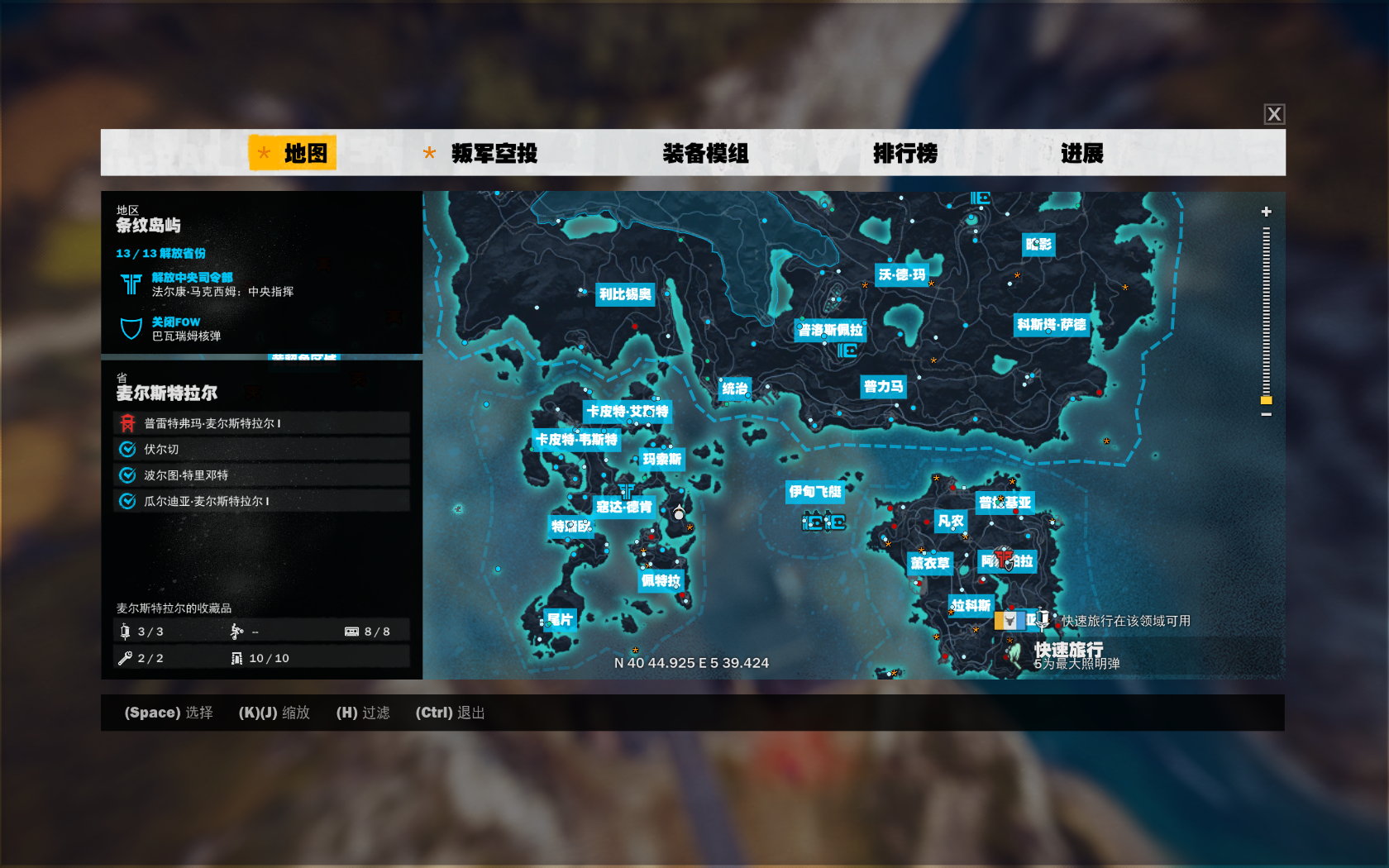Viewport: 1389px width, 868px height.
Task: Zoom in the map with plus button
Action: point(1266,212)
